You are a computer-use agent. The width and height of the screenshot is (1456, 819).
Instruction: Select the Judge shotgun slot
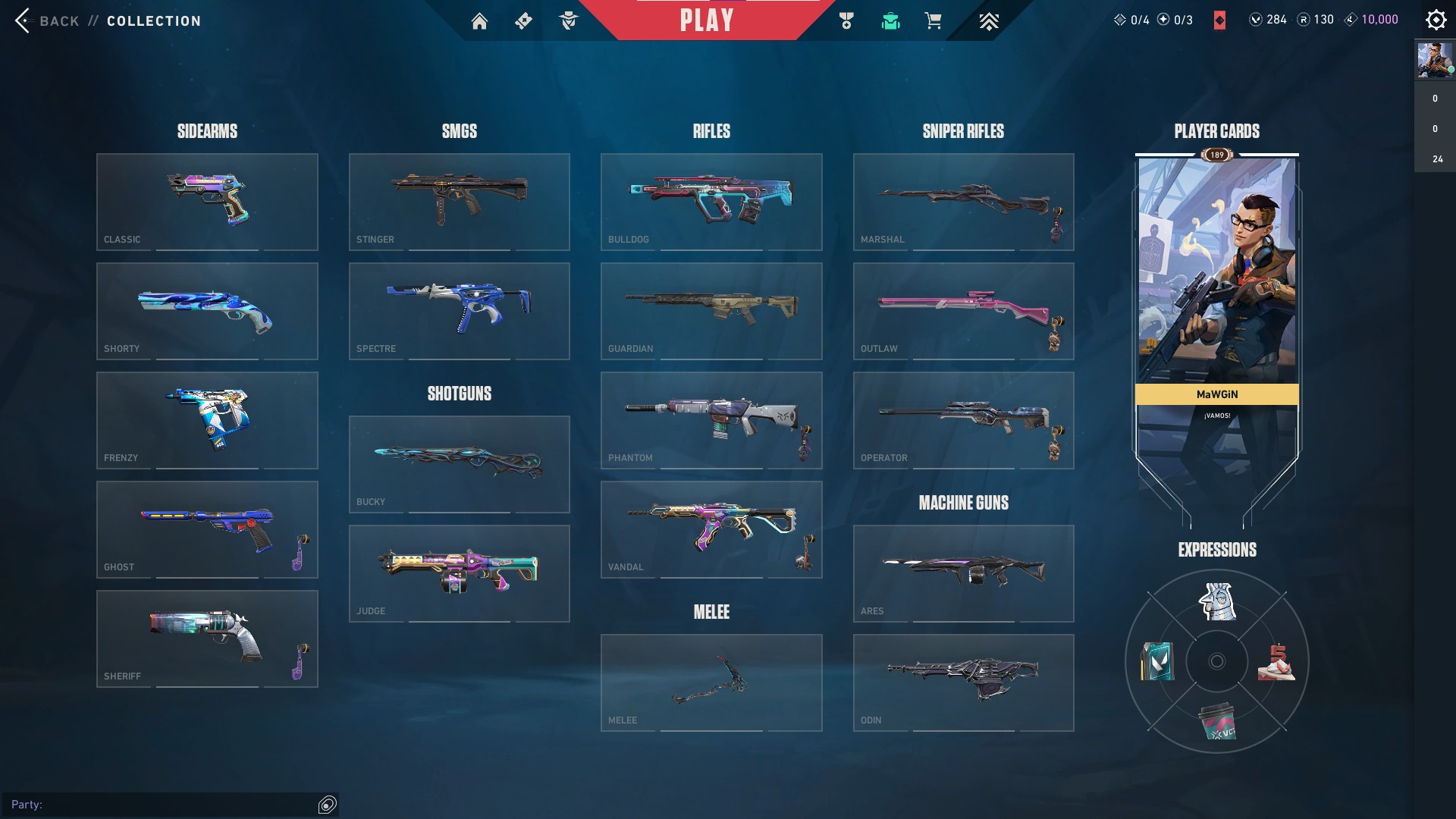459,573
